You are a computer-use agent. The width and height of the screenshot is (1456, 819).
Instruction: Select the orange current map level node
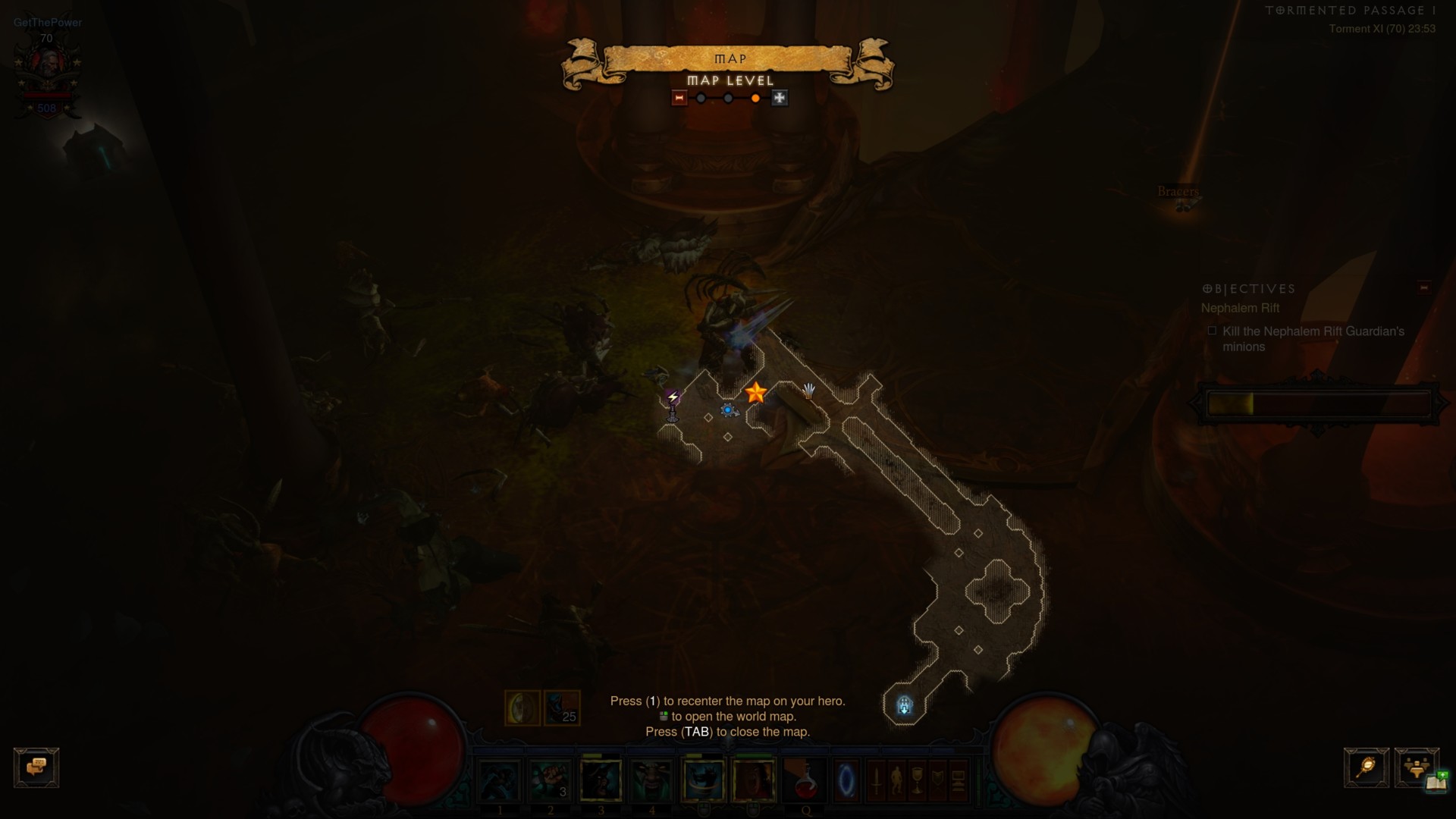755,98
